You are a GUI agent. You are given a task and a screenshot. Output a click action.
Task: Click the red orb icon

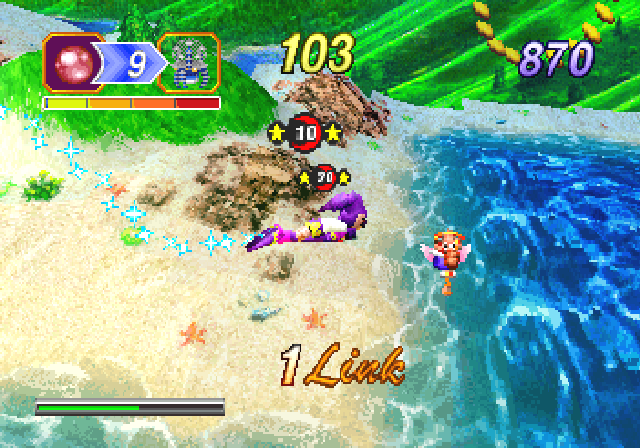click(71, 64)
